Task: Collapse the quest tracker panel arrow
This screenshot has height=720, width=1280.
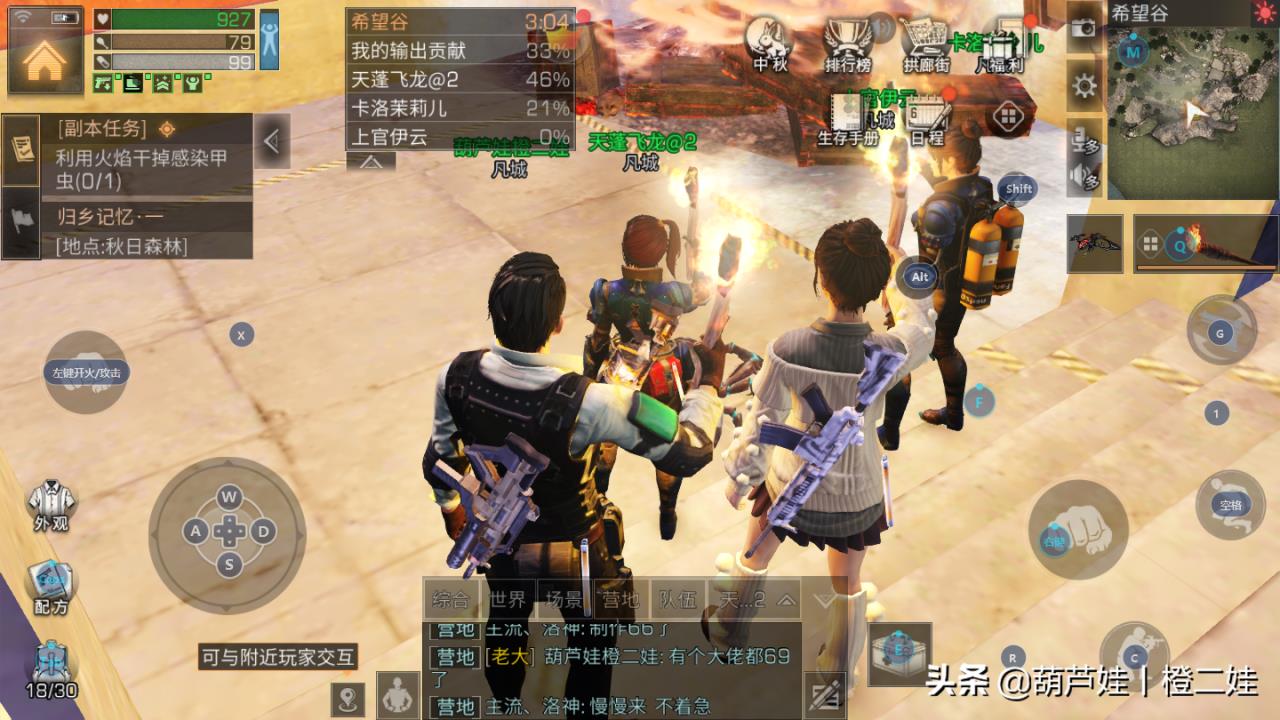Action: tap(271, 142)
